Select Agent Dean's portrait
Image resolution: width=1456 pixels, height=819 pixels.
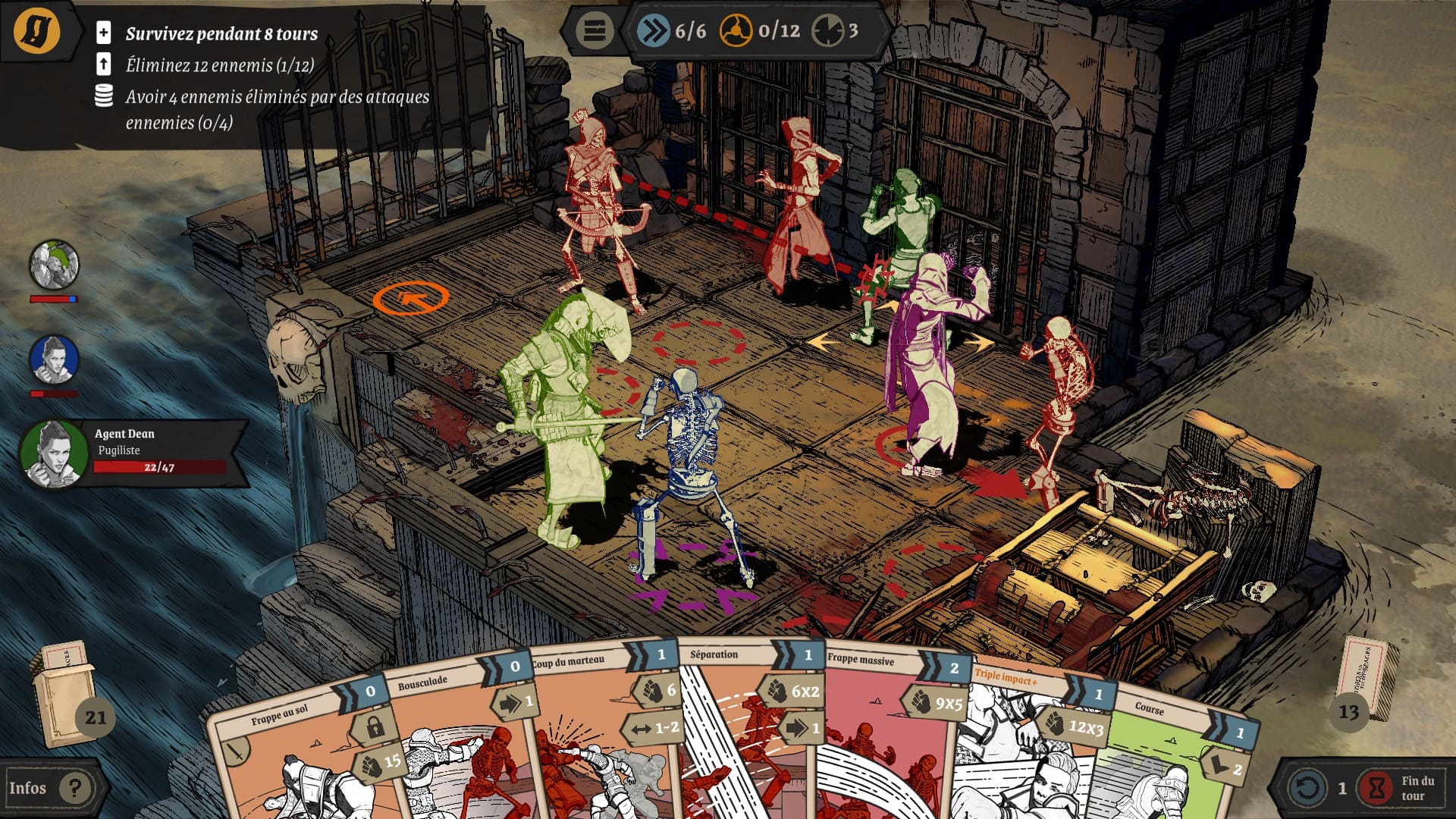point(53,453)
